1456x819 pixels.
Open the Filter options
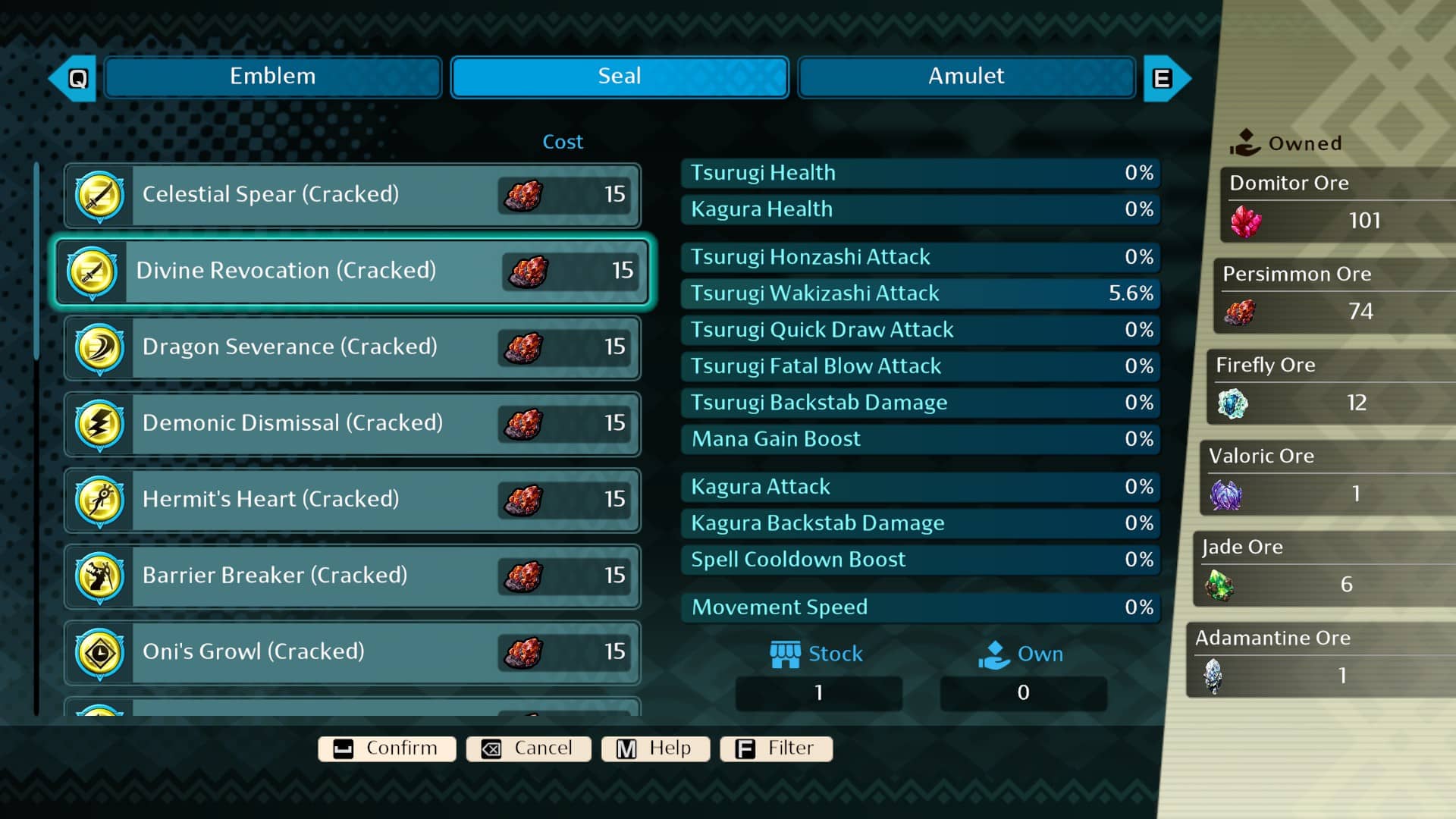pyautogui.click(x=776, y=748)
